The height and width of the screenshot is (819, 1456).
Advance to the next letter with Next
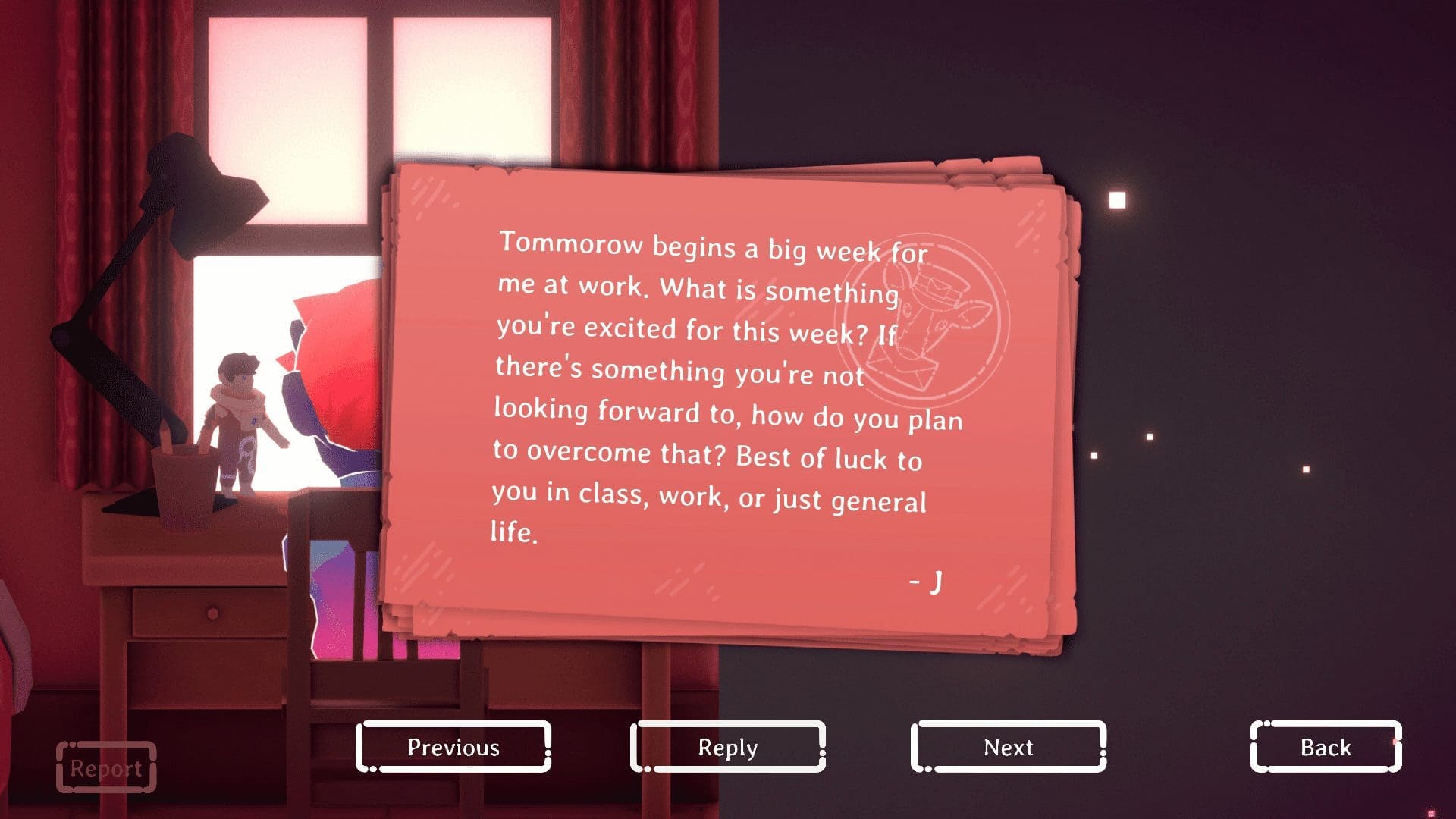point(1009,748)
